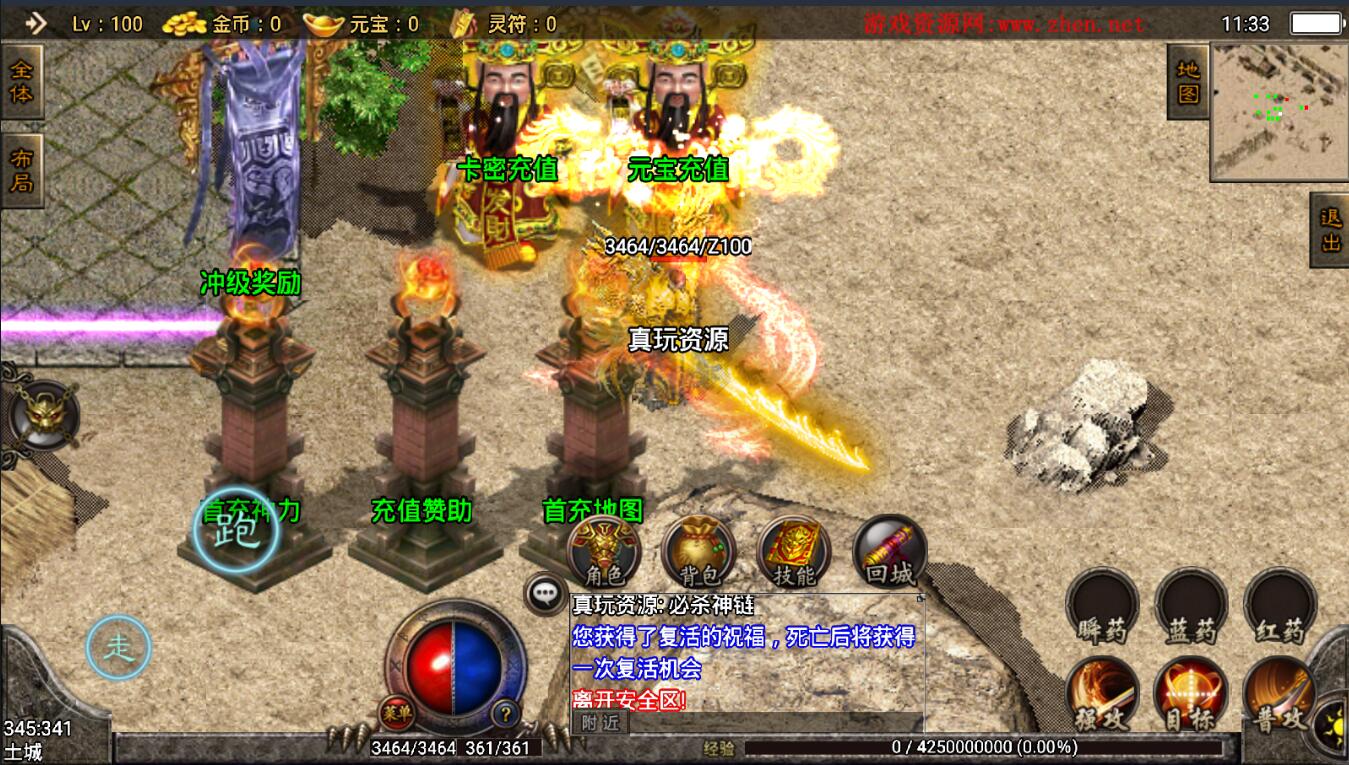
Task: Toggle the 跑 run movement button
Action: click(x=236, y=530)
